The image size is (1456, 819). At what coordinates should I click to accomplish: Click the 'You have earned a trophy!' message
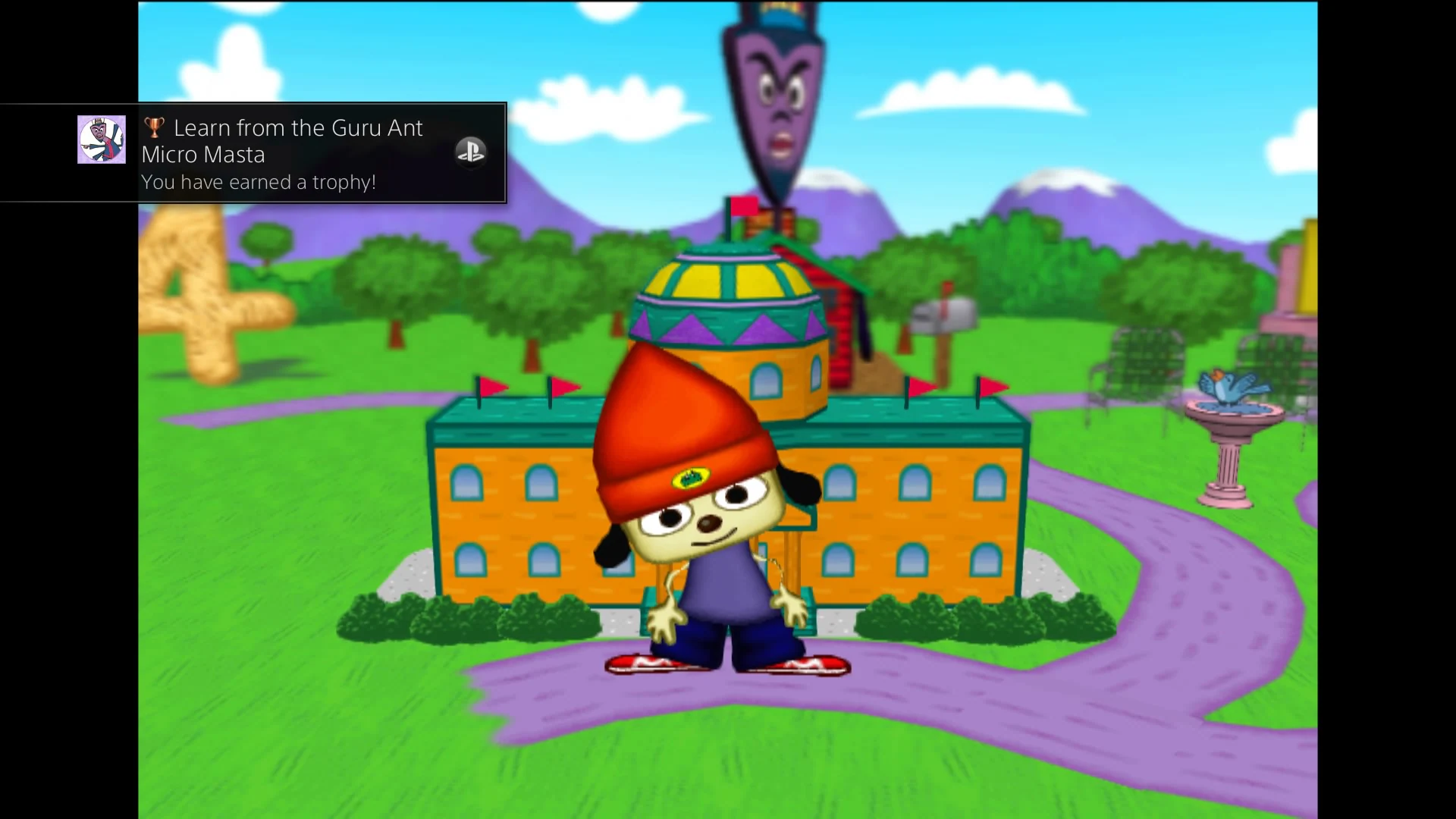coord(259,182)
